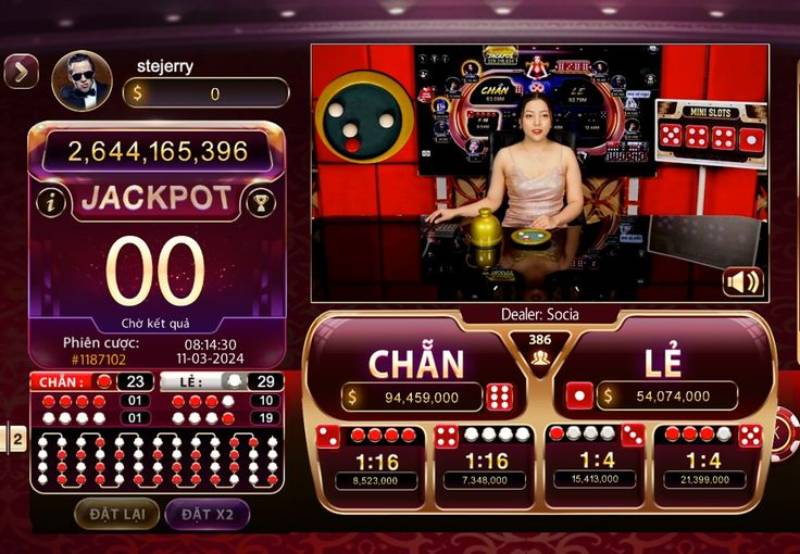Image resolution: width=800 pixels, height=554 pixels.
Task: Place a bet on CHẴN
Action: [x=416, y=367]
